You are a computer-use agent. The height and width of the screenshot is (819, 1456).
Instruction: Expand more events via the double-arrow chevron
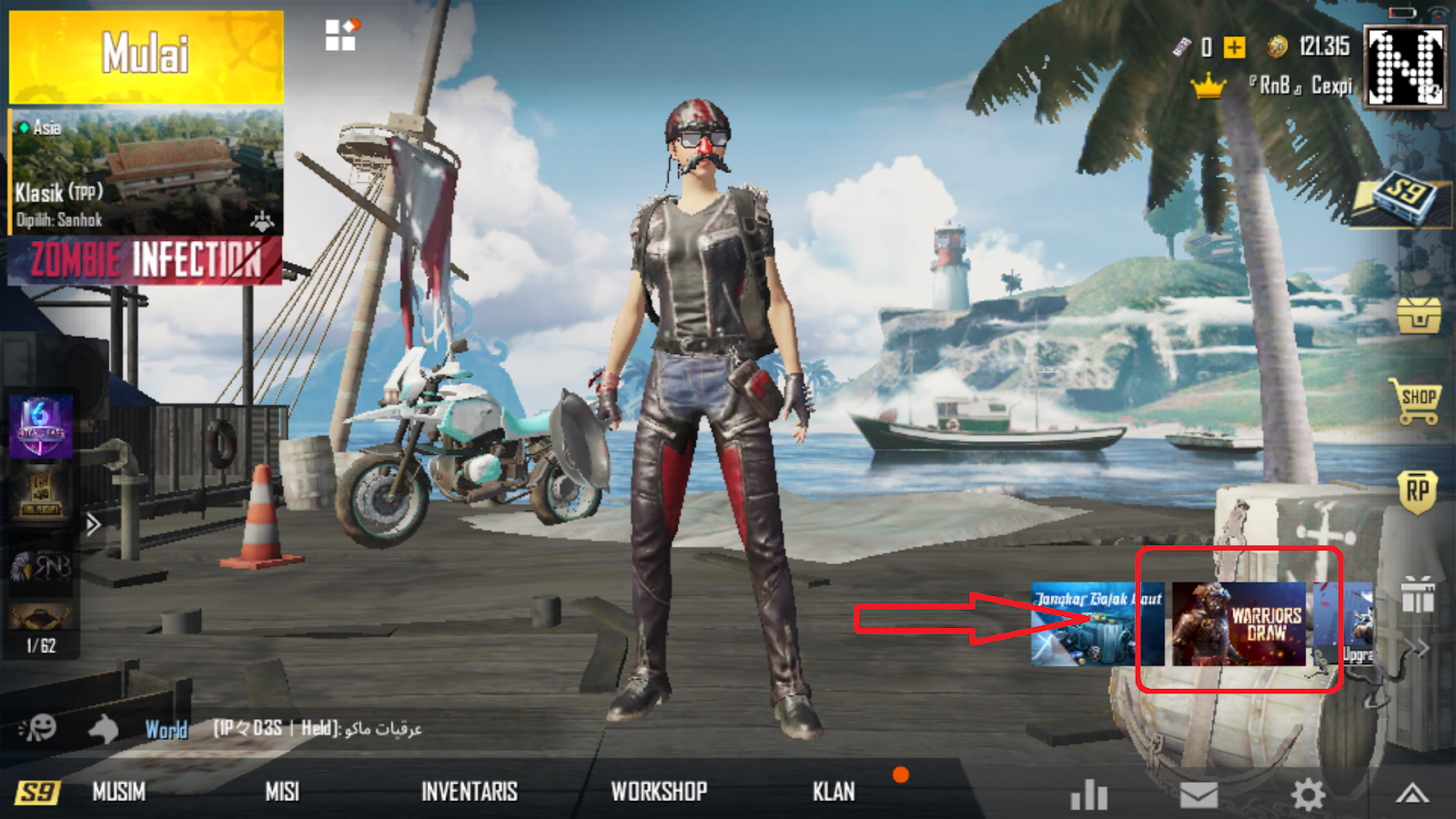click(1418, 646)
